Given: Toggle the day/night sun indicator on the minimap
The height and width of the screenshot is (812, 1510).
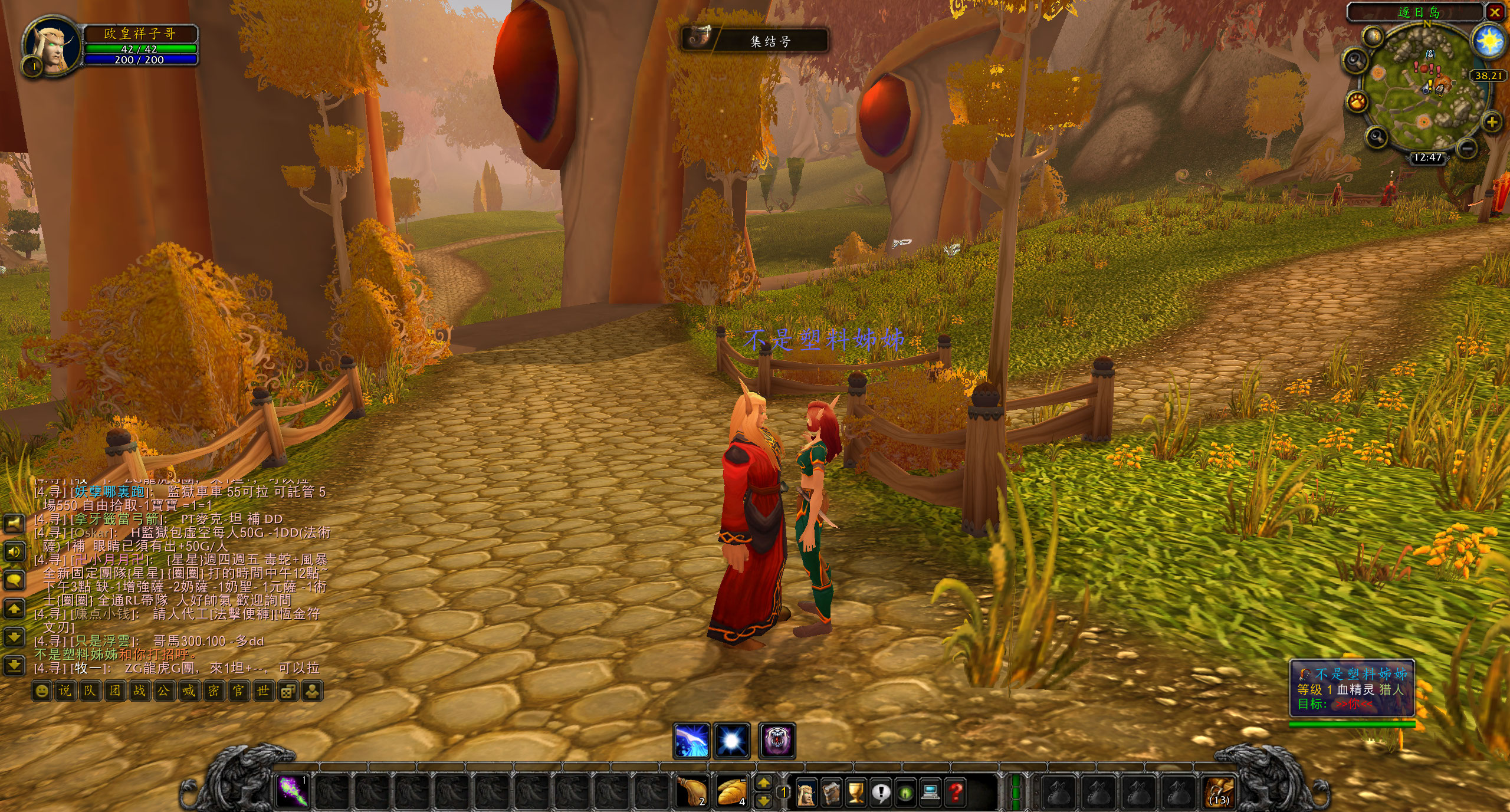Looking at the screenshot, I should (1488, 41).
